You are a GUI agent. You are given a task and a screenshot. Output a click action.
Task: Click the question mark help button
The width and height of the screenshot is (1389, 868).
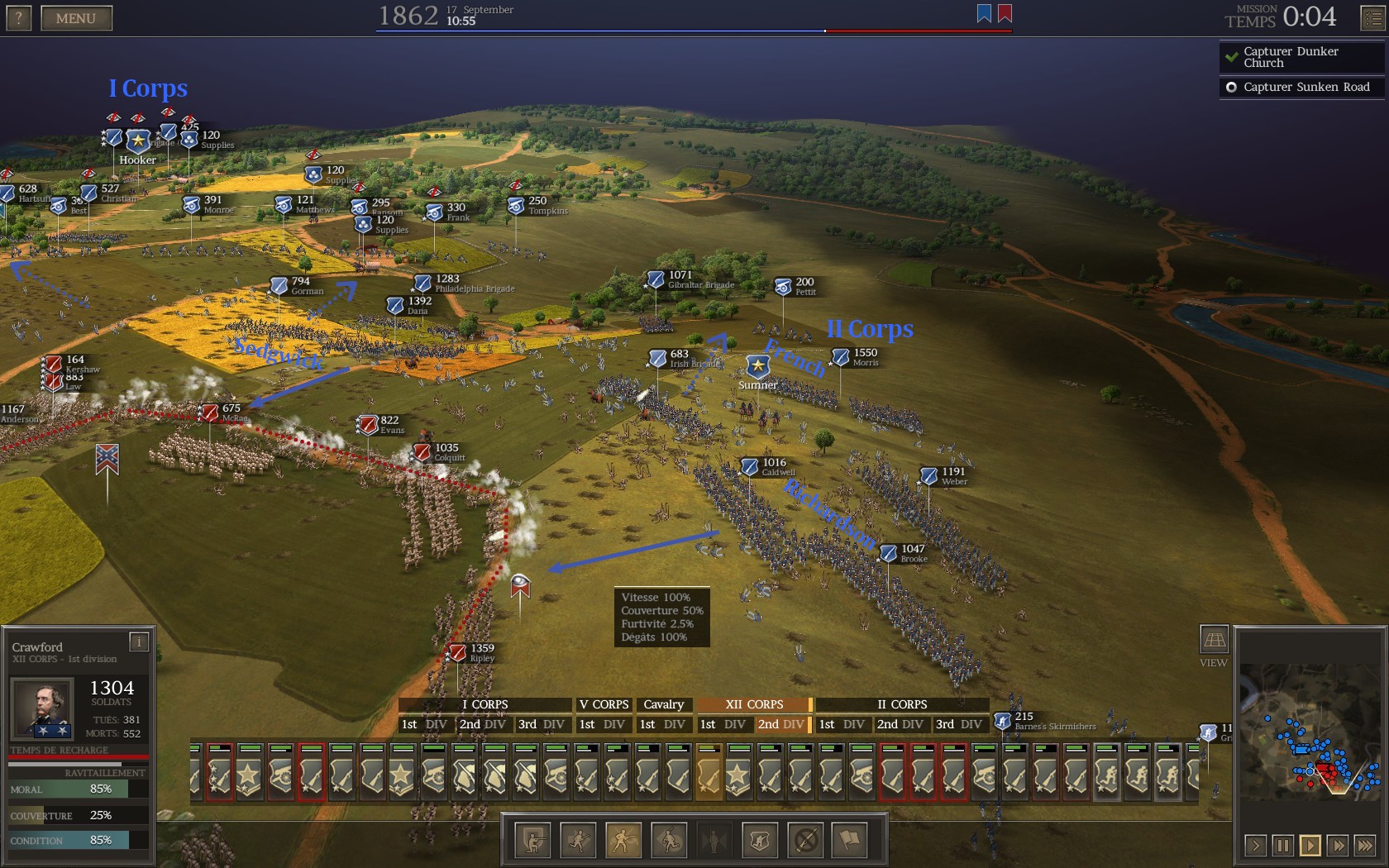pyautogui.click(x=18, y=18)
